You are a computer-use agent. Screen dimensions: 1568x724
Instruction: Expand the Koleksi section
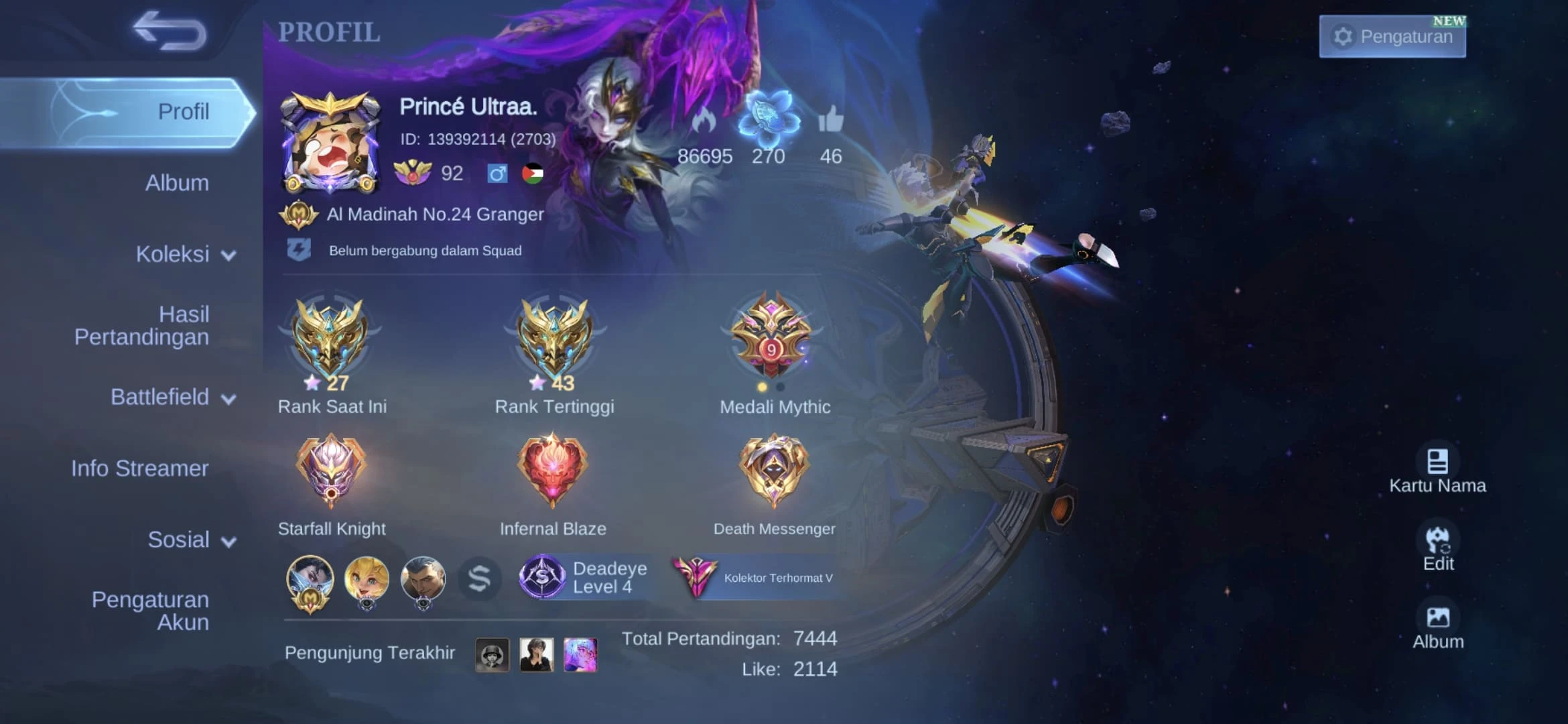point(185,254)
